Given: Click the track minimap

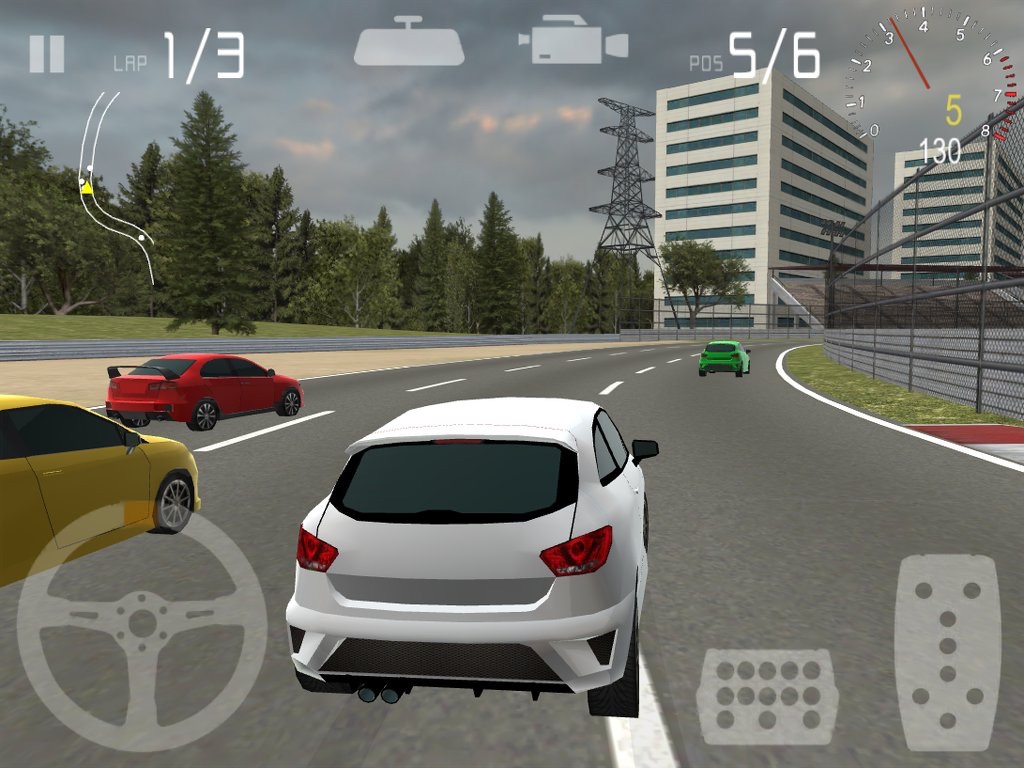Looking at the screenshot, I should (114, 187).
